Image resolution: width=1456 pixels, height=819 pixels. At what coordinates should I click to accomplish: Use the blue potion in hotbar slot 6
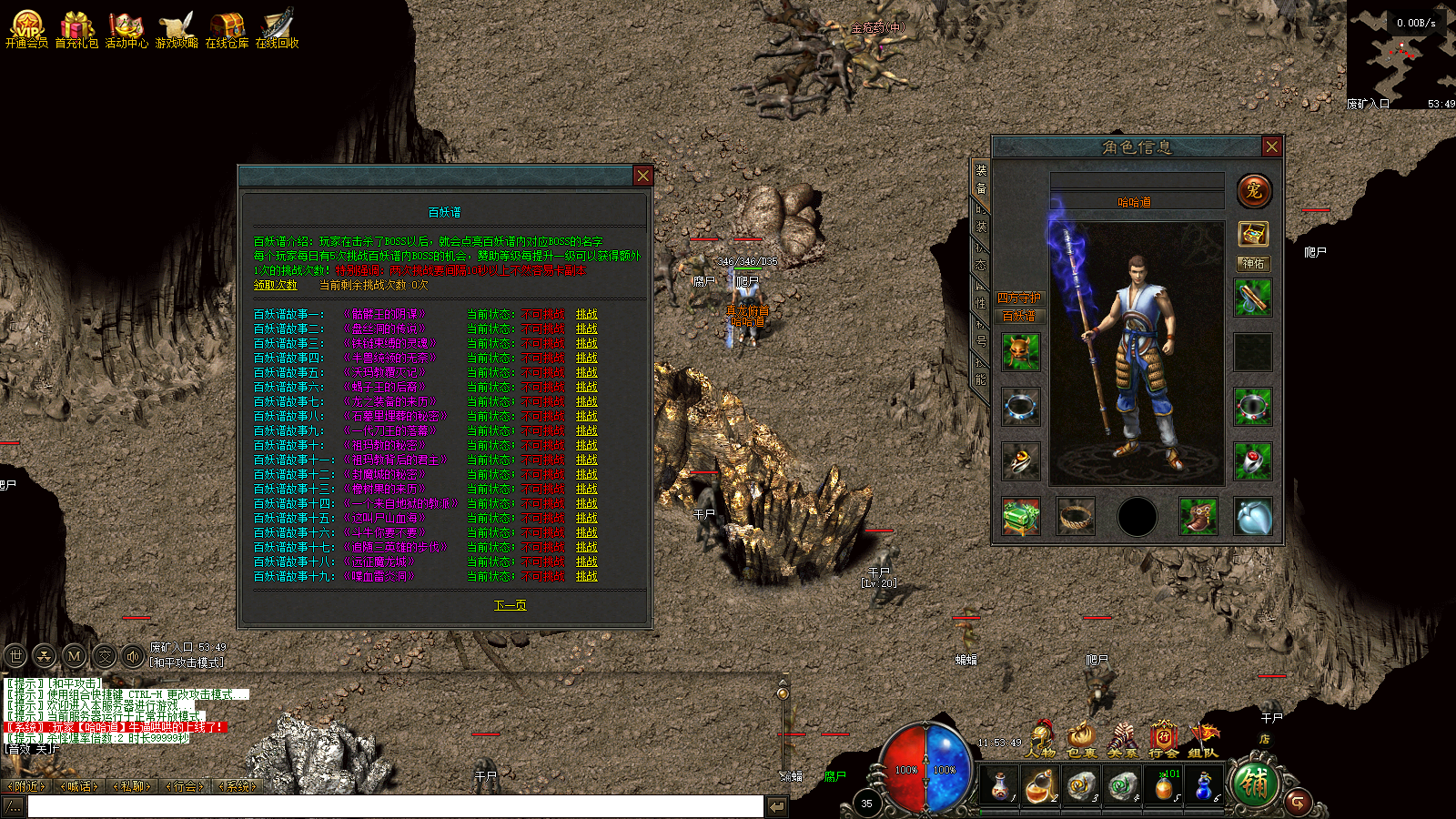(1204, 785)
